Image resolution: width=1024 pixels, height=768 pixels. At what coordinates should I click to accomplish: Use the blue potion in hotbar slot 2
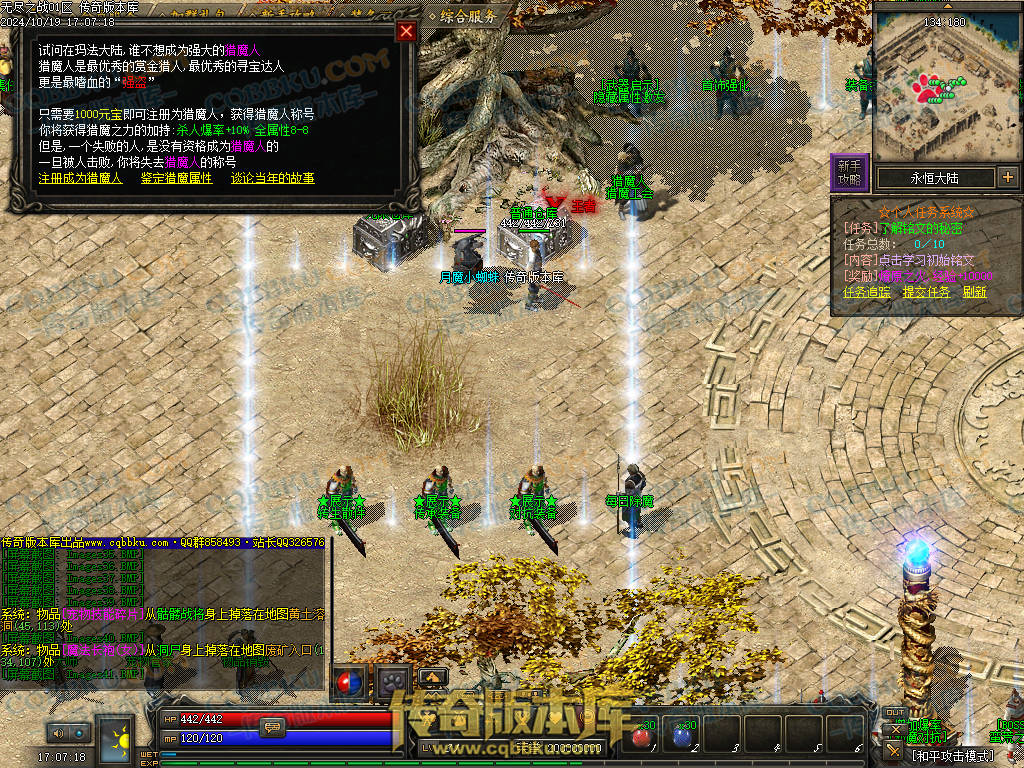coord(684,738)
